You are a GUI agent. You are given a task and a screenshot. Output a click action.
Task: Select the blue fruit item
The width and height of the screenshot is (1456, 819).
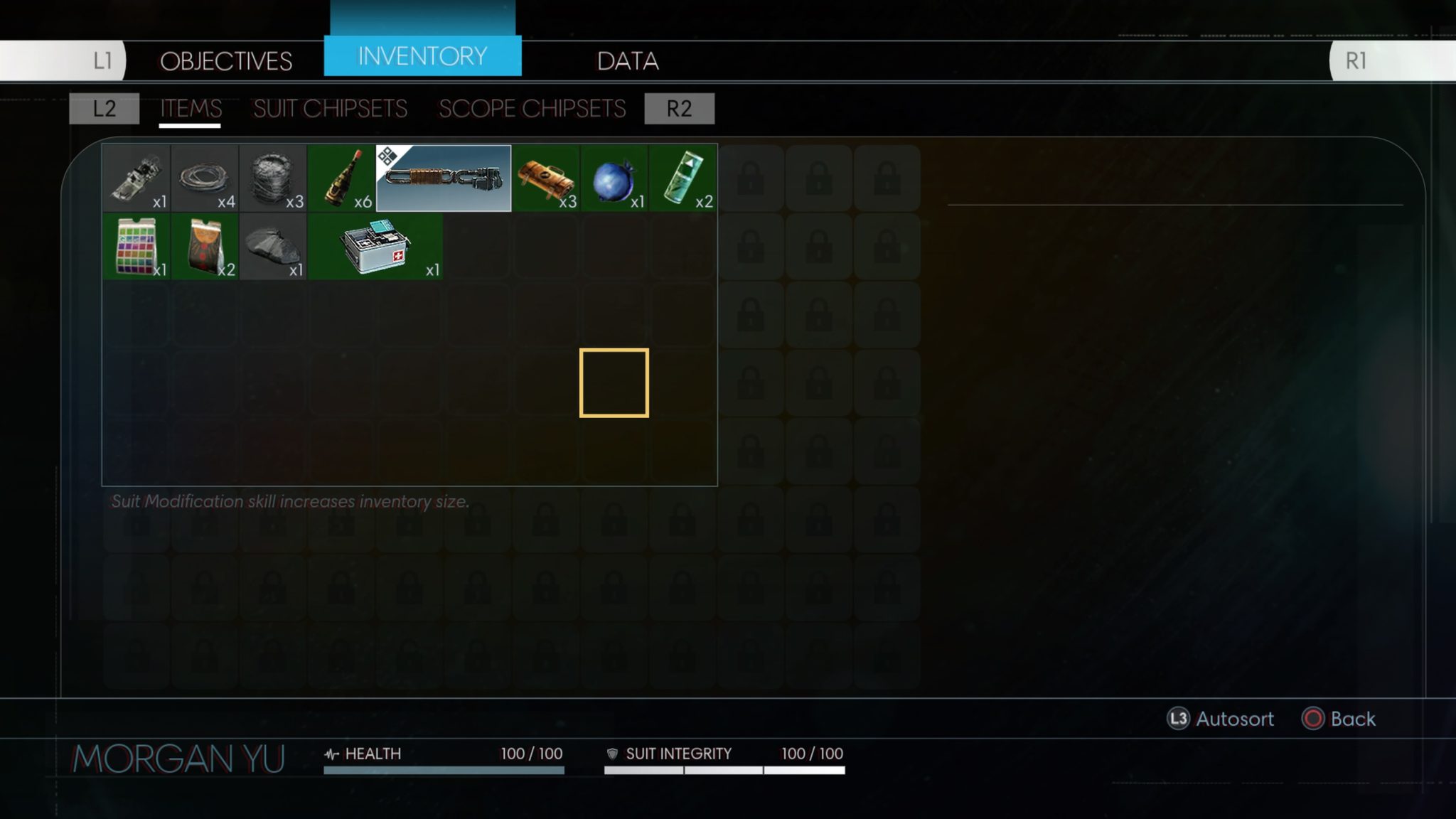click(614, 178)
